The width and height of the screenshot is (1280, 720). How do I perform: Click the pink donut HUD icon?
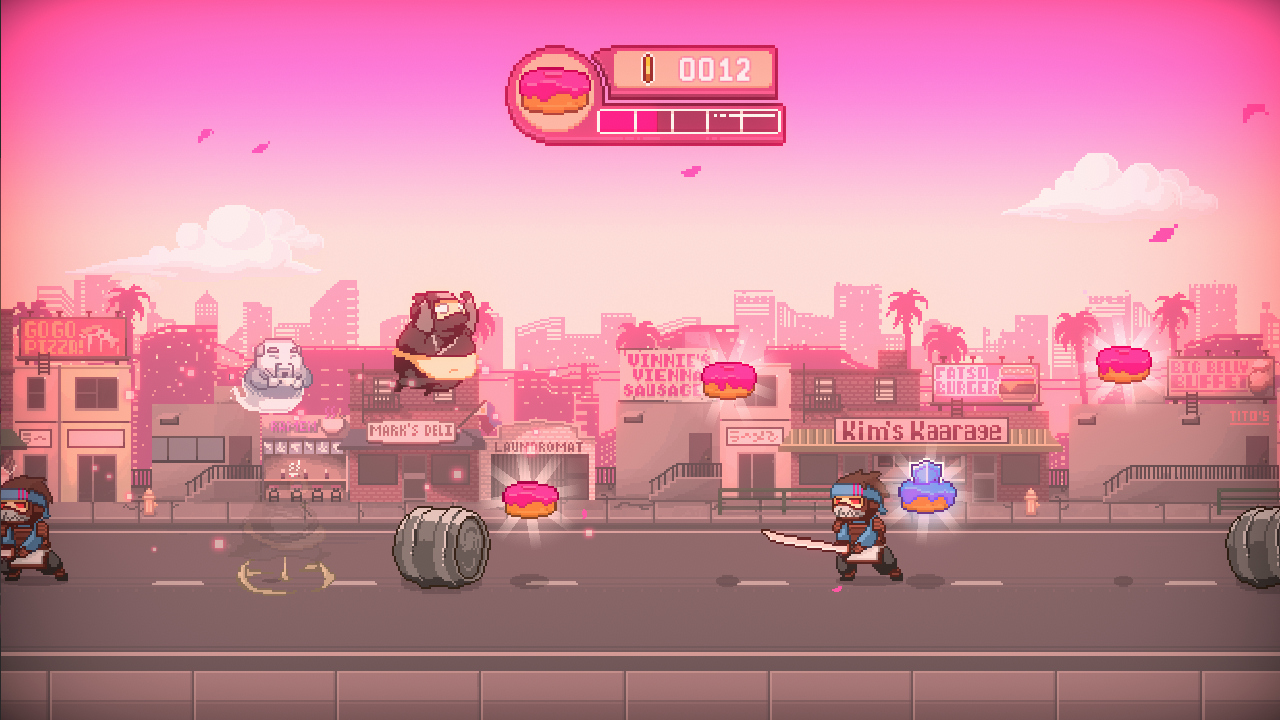tap(553, 92)
